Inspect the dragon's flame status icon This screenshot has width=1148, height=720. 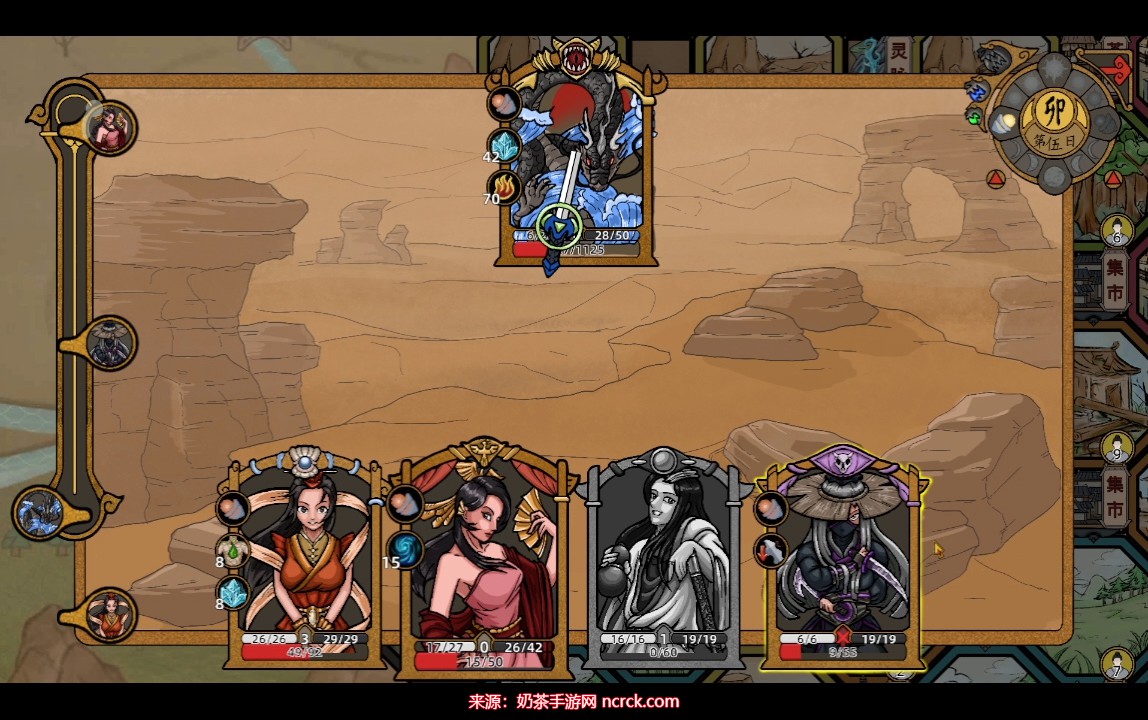[x=504, y=187]
